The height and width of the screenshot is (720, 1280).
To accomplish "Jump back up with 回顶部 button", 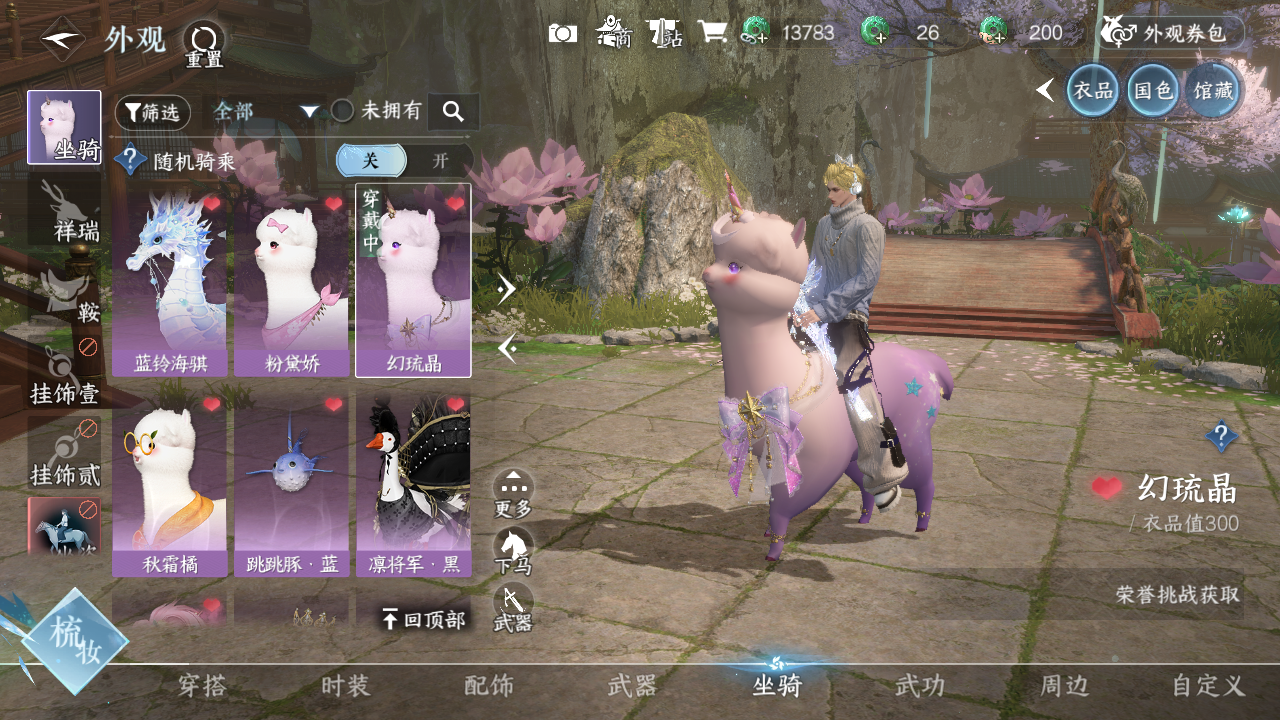I will coord(424,620).
